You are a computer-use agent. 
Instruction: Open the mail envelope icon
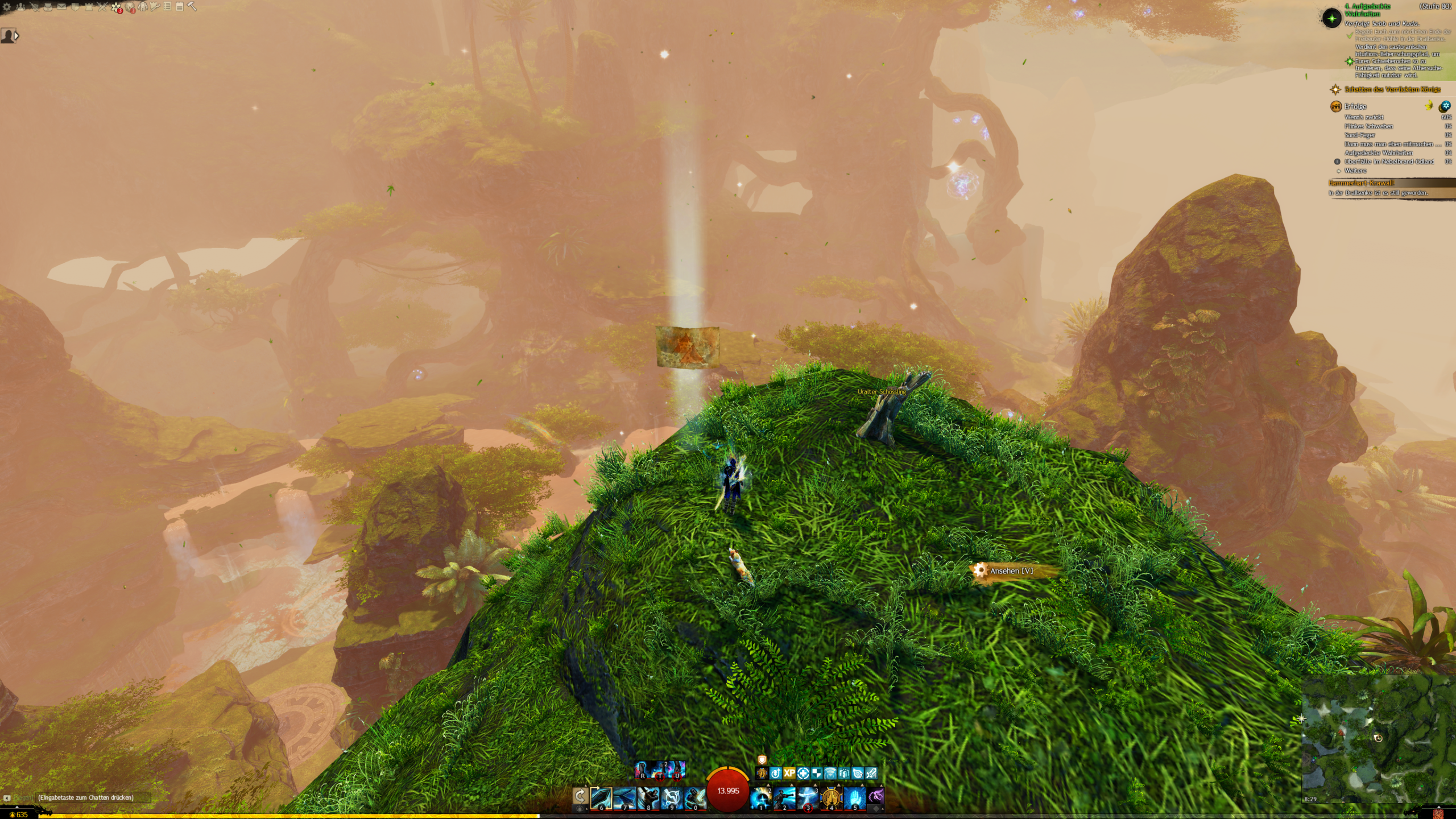coord(61,7)
